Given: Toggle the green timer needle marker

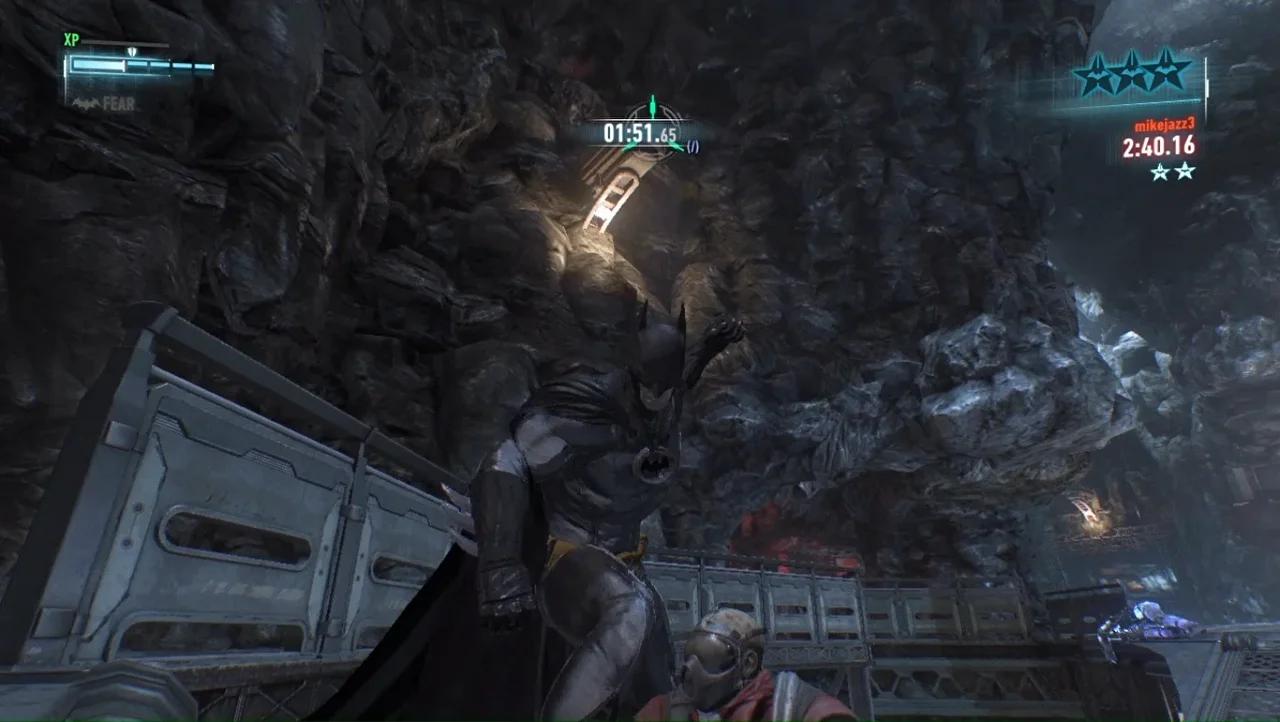Looking at the screenshot, I should tap(653, 104).
